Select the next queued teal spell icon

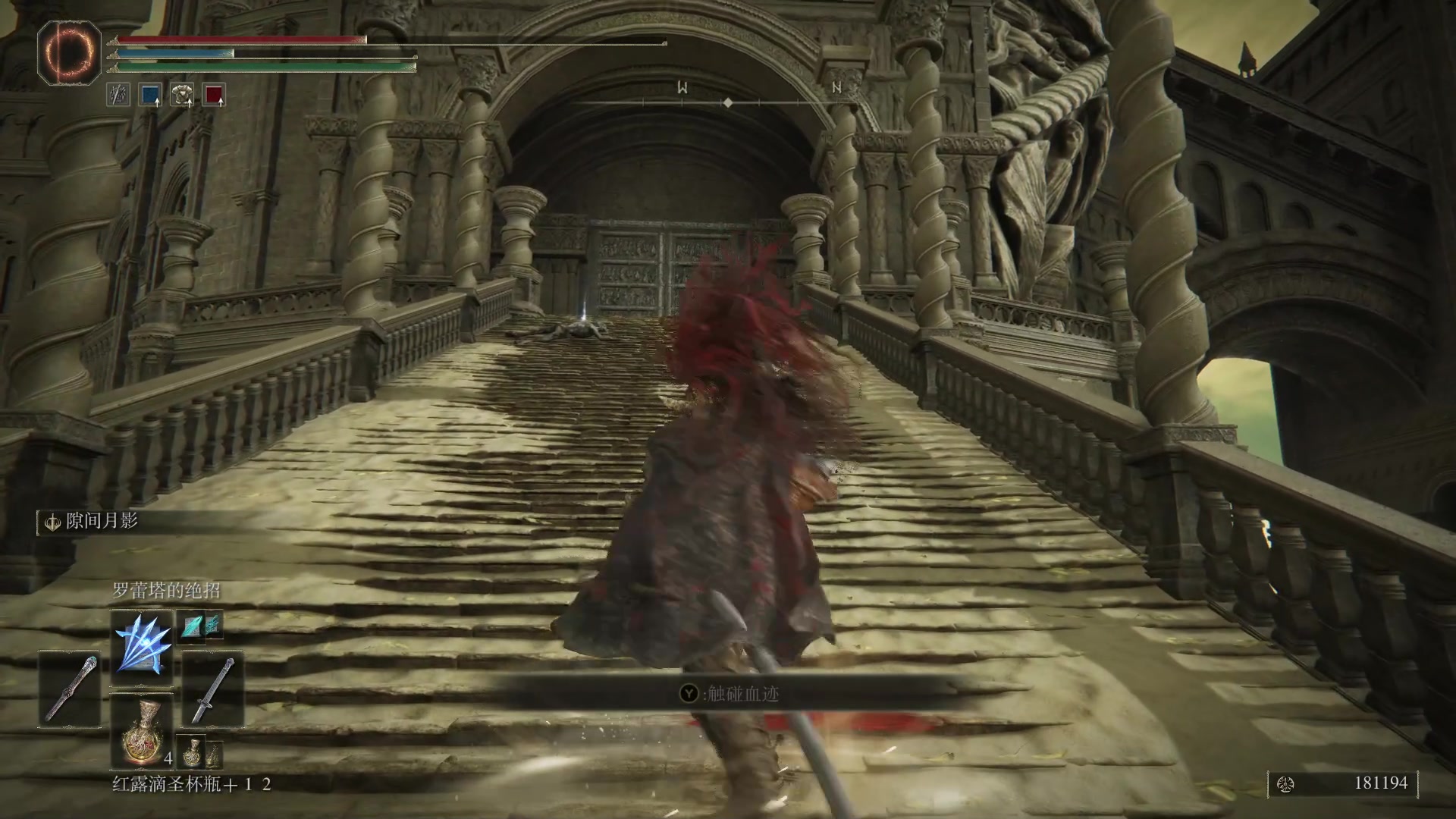point(200,626)
